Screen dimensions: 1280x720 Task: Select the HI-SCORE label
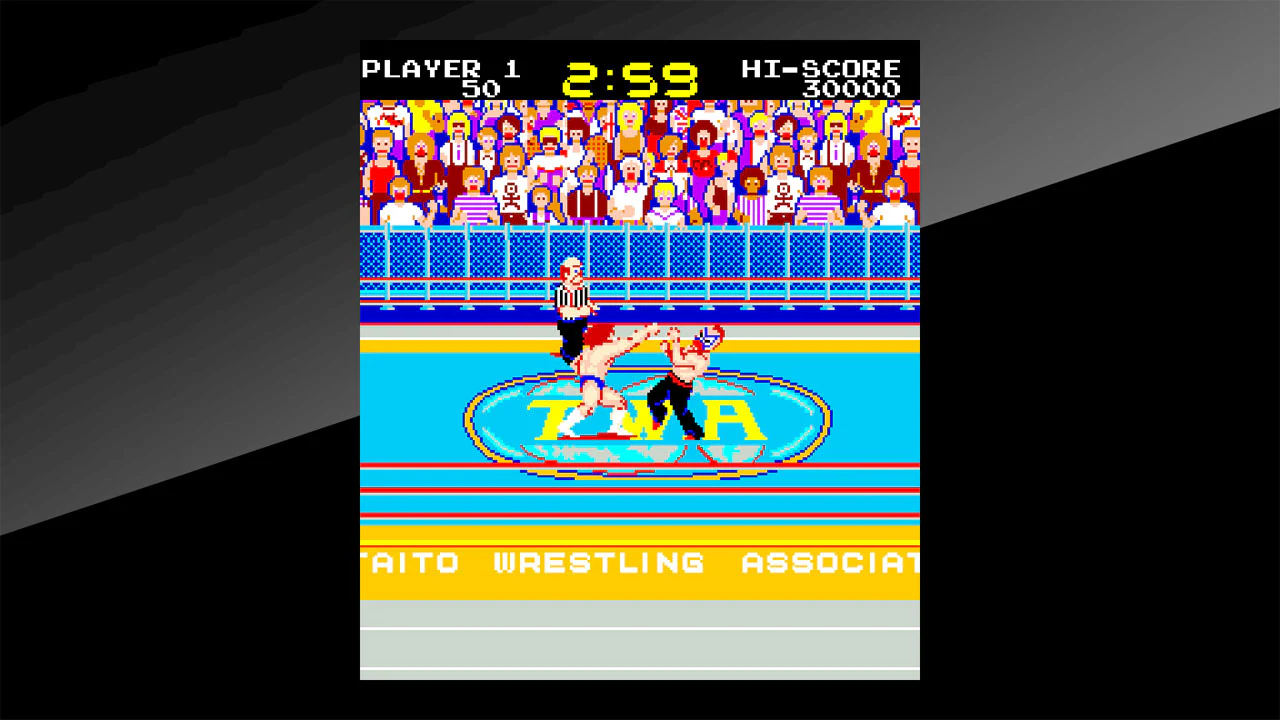(x=820, y=68)
